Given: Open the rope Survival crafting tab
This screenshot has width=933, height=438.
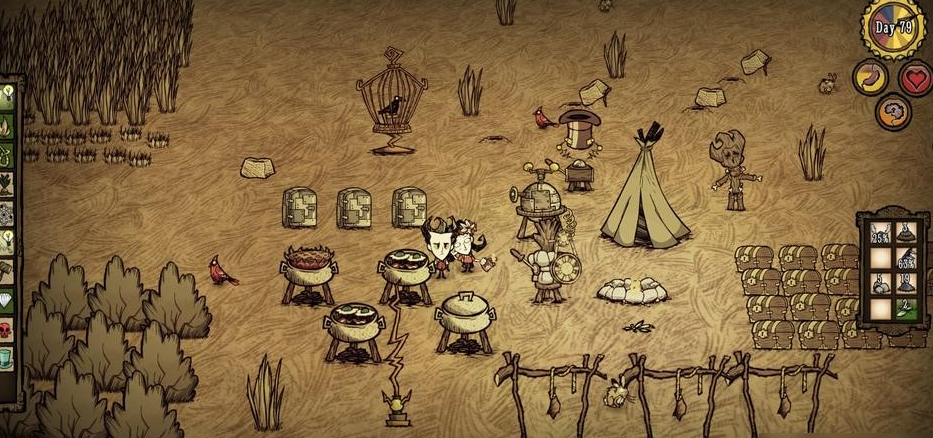Looking at the screenshot, I should point(8,155).
